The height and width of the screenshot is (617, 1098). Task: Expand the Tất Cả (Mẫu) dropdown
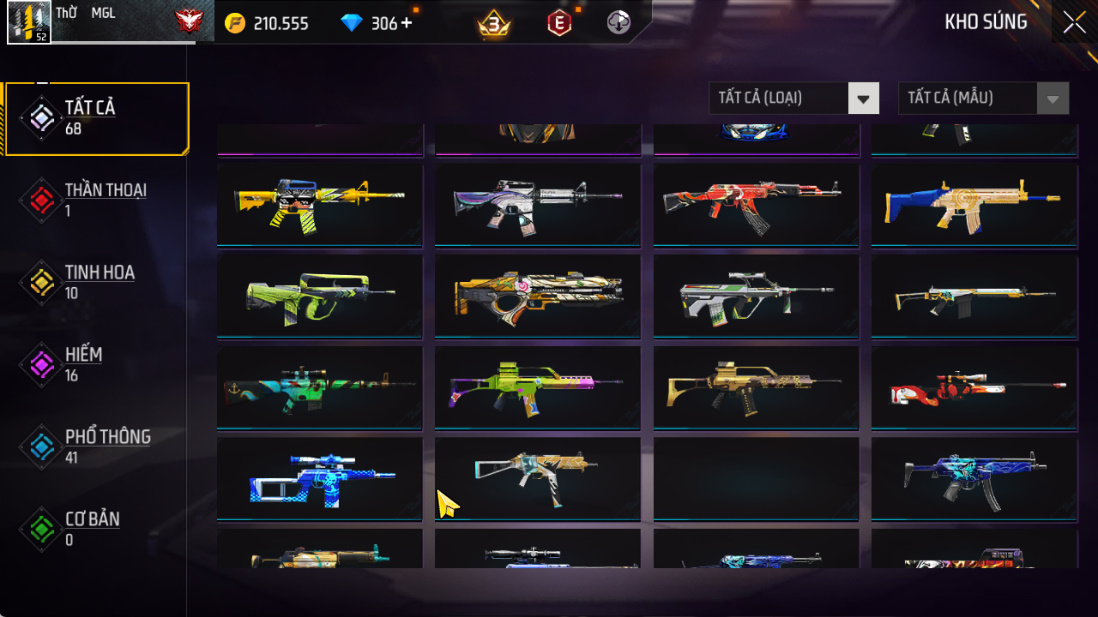983,98
